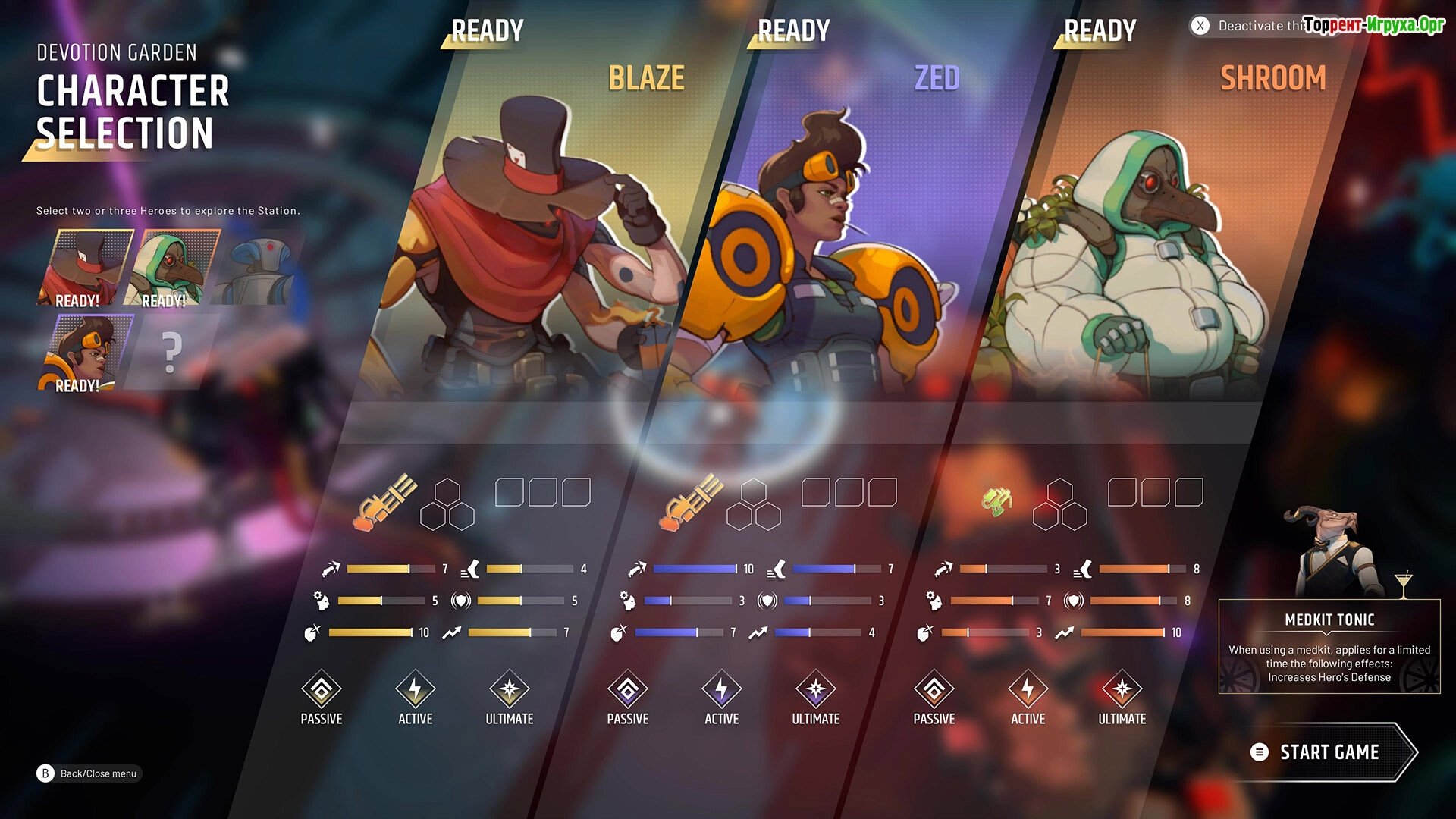This screenshot has height=819, width=1456.
Task: Open the Torrent-Igruha.Org watermark link
Action: (x=1374, y=25)
